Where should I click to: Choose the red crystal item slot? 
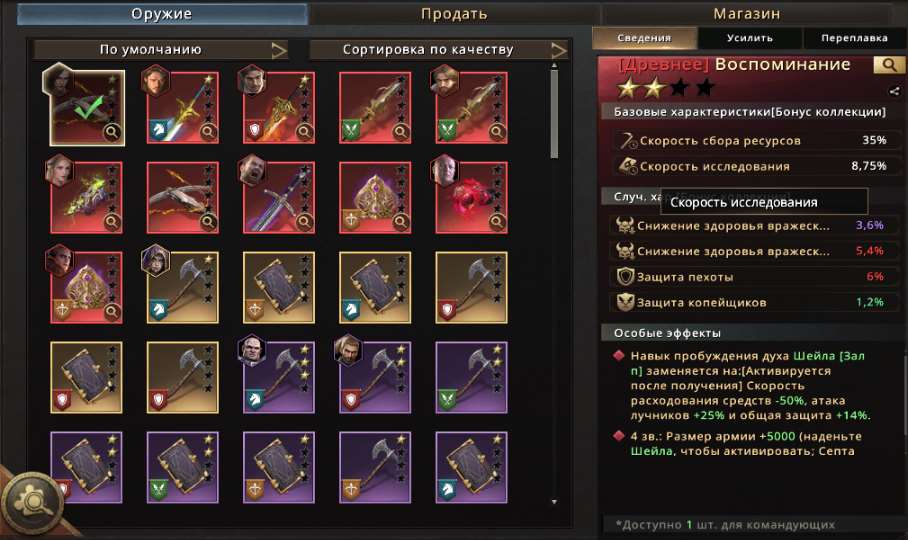point(472,197)
